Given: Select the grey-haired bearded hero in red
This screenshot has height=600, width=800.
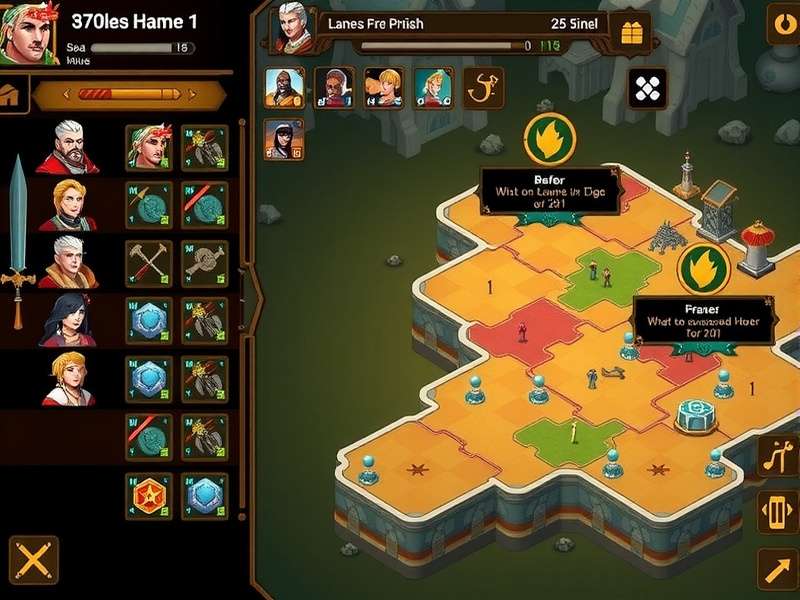Looking at the screenshot, I should point(67,147).
